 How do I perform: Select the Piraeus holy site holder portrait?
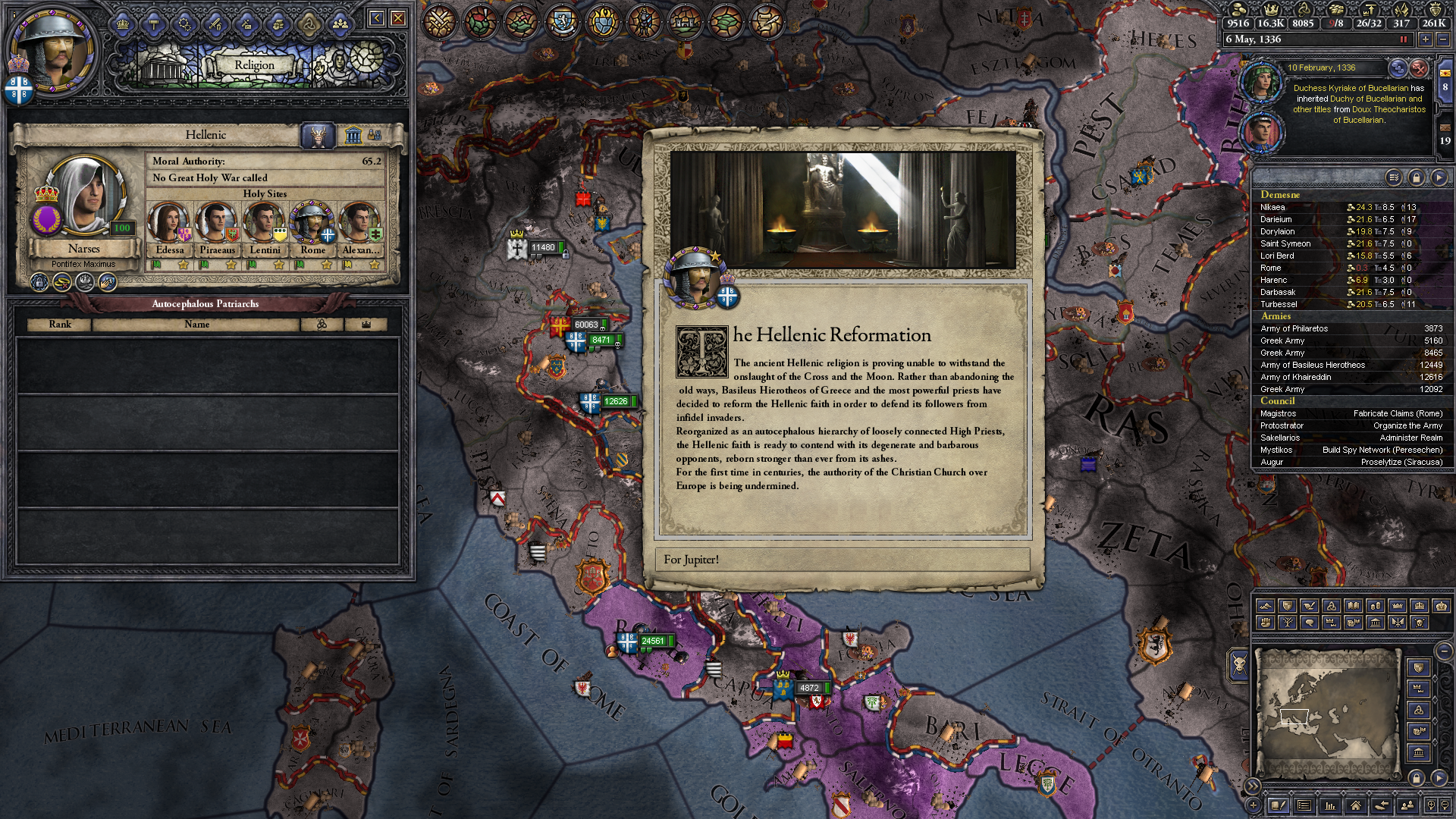(217, 223)
